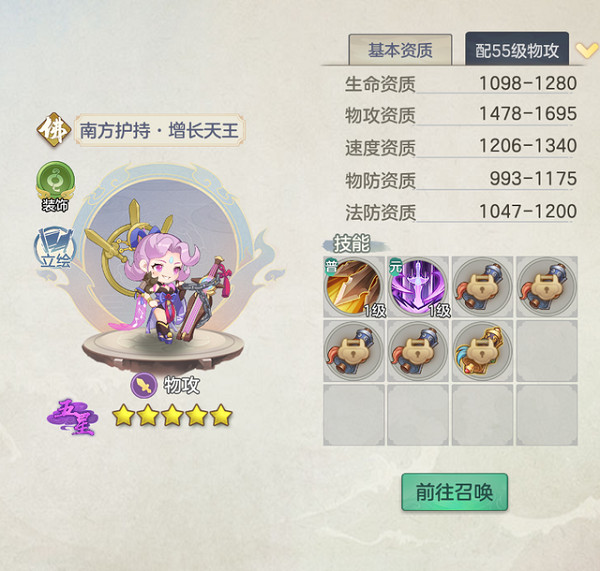The image size is (600, 571).
Task: Select the 普 basic attack skill icon
Action: [x=354, y=287]
